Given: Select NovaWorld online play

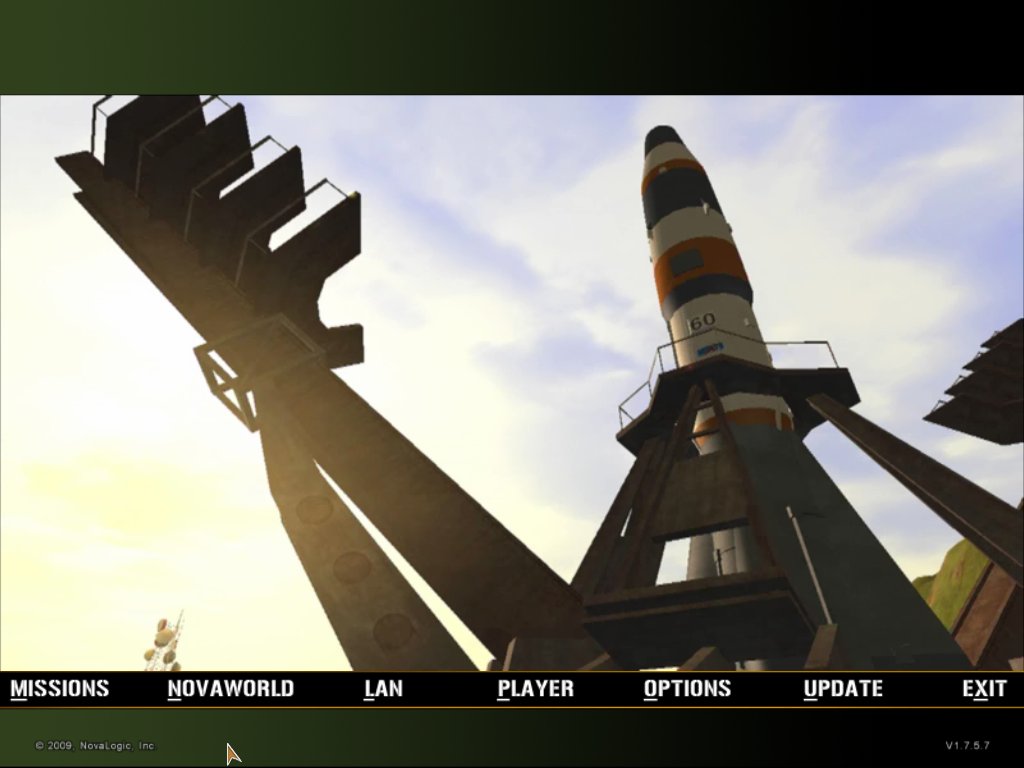Looking at the screenshot, I should coord(230,688).
